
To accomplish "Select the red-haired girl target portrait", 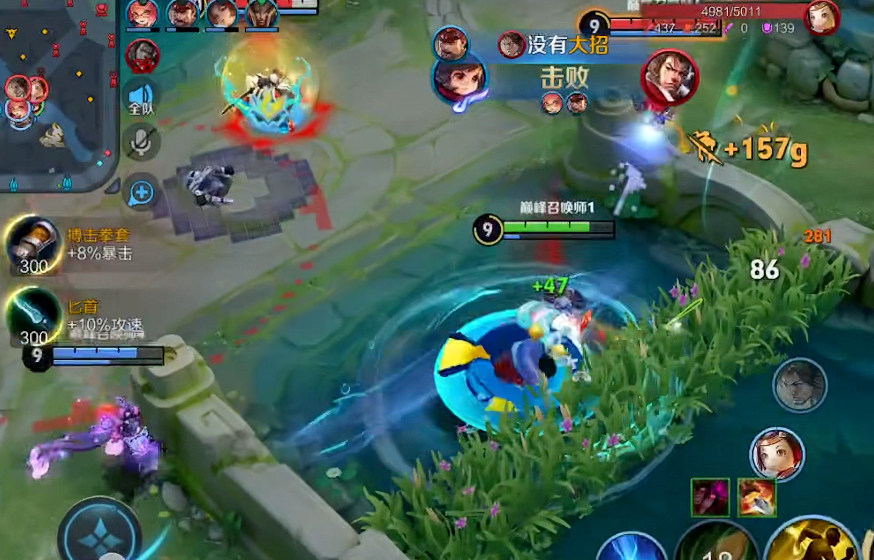I will pos(777,454).
